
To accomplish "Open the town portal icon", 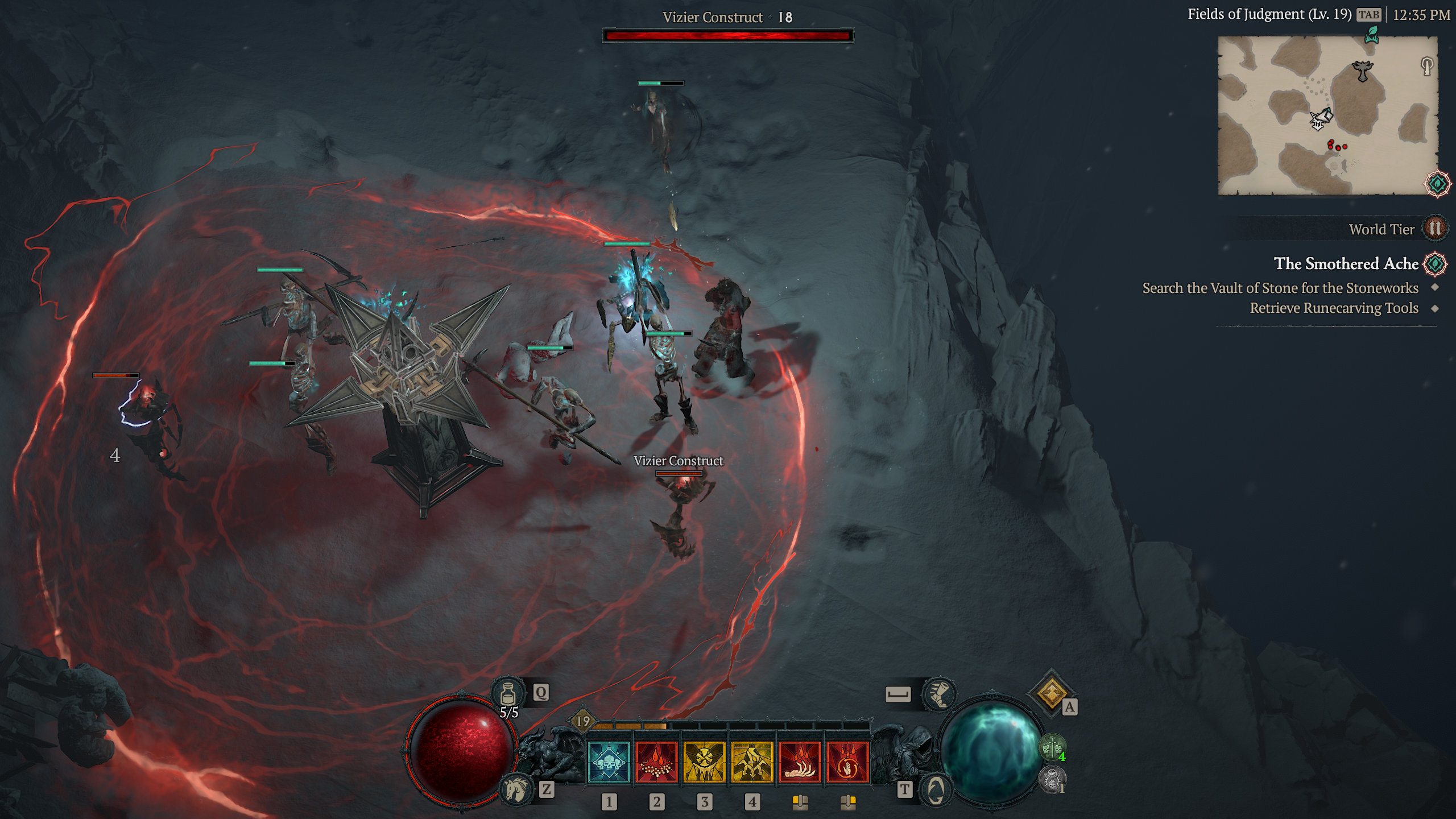I will [936, 789].
